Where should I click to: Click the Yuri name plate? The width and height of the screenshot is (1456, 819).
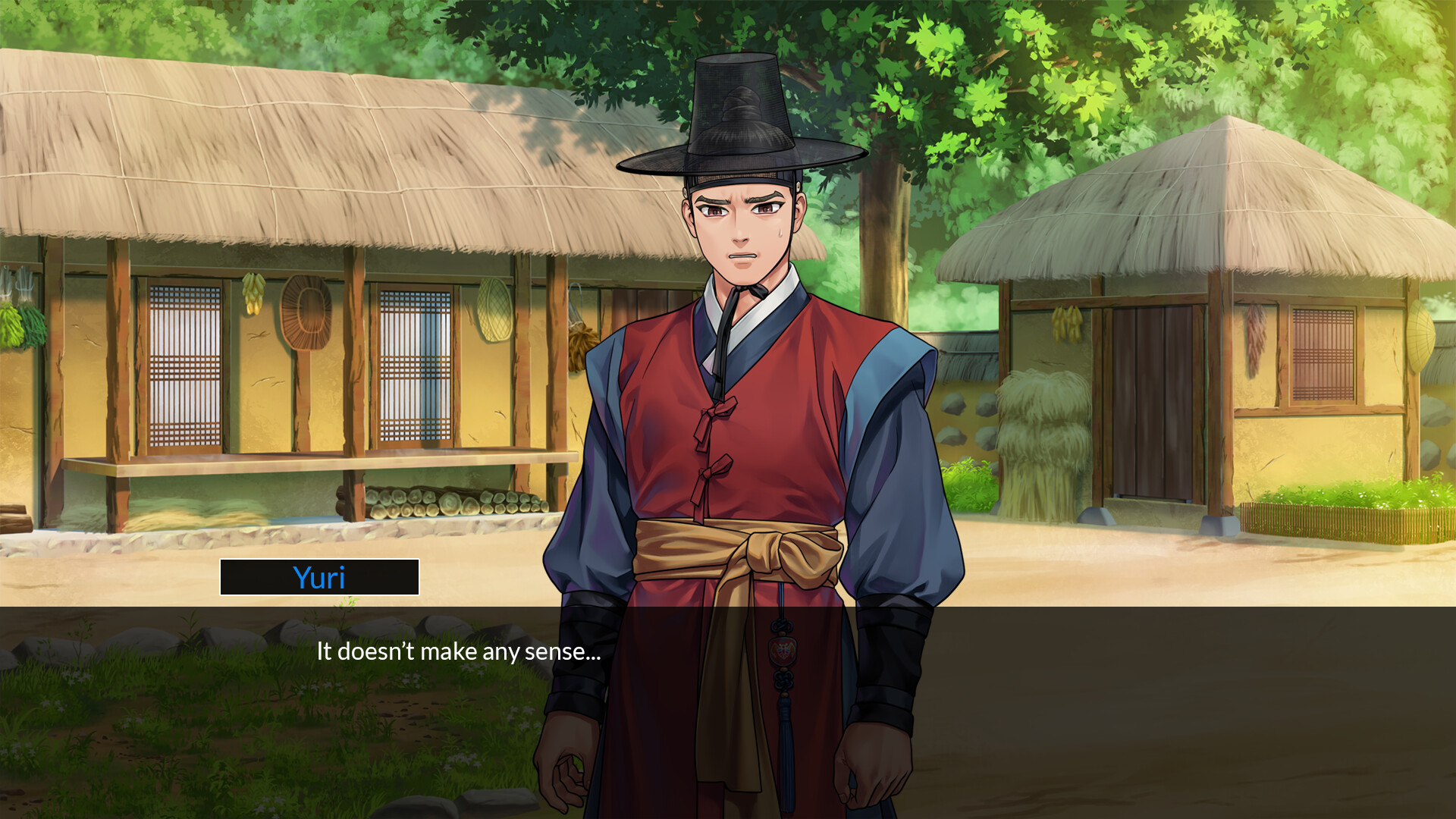318,577
